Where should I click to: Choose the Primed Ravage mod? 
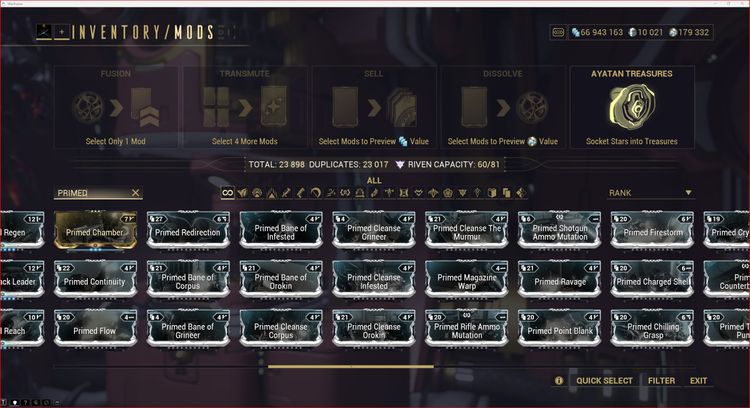[x=557, y=280]
